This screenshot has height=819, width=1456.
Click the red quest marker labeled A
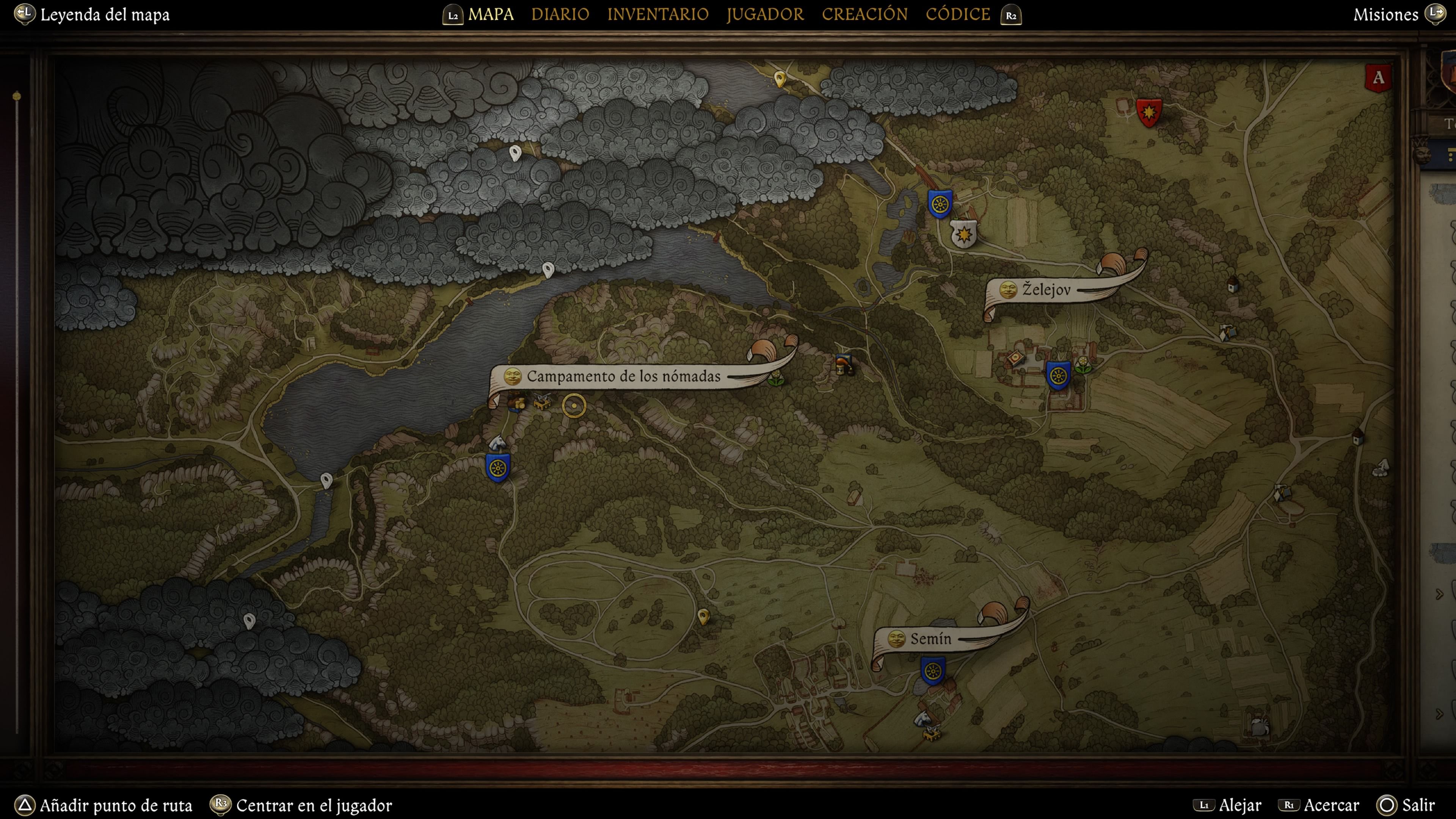[x=1378, y=78]
